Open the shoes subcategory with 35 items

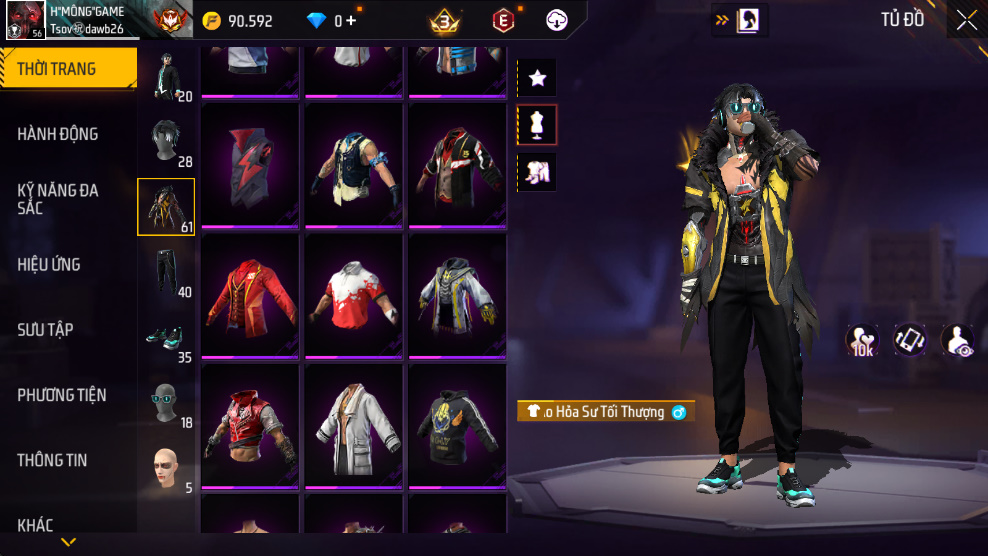click(166, 339)
